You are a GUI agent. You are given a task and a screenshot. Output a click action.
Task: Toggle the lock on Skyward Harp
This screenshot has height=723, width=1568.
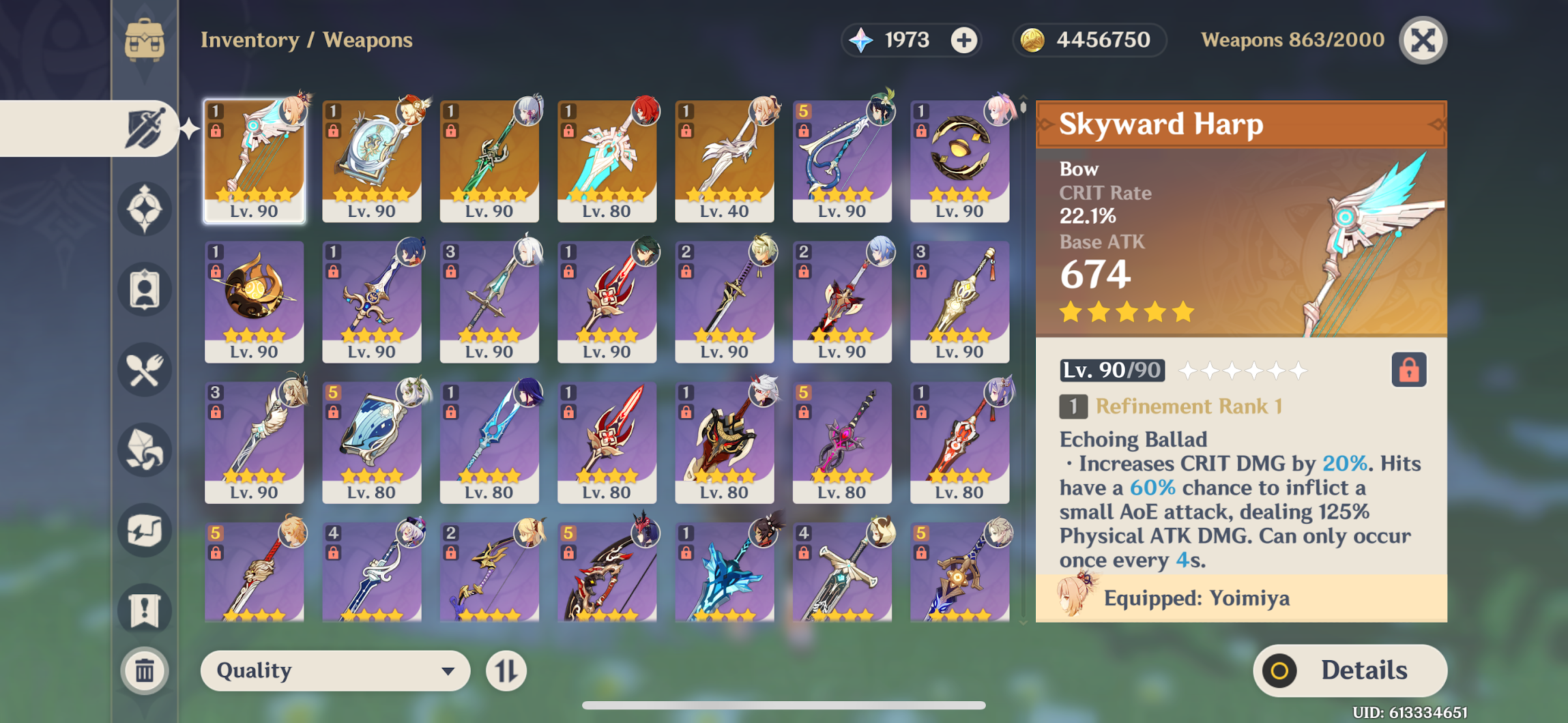coord(1408,370)
